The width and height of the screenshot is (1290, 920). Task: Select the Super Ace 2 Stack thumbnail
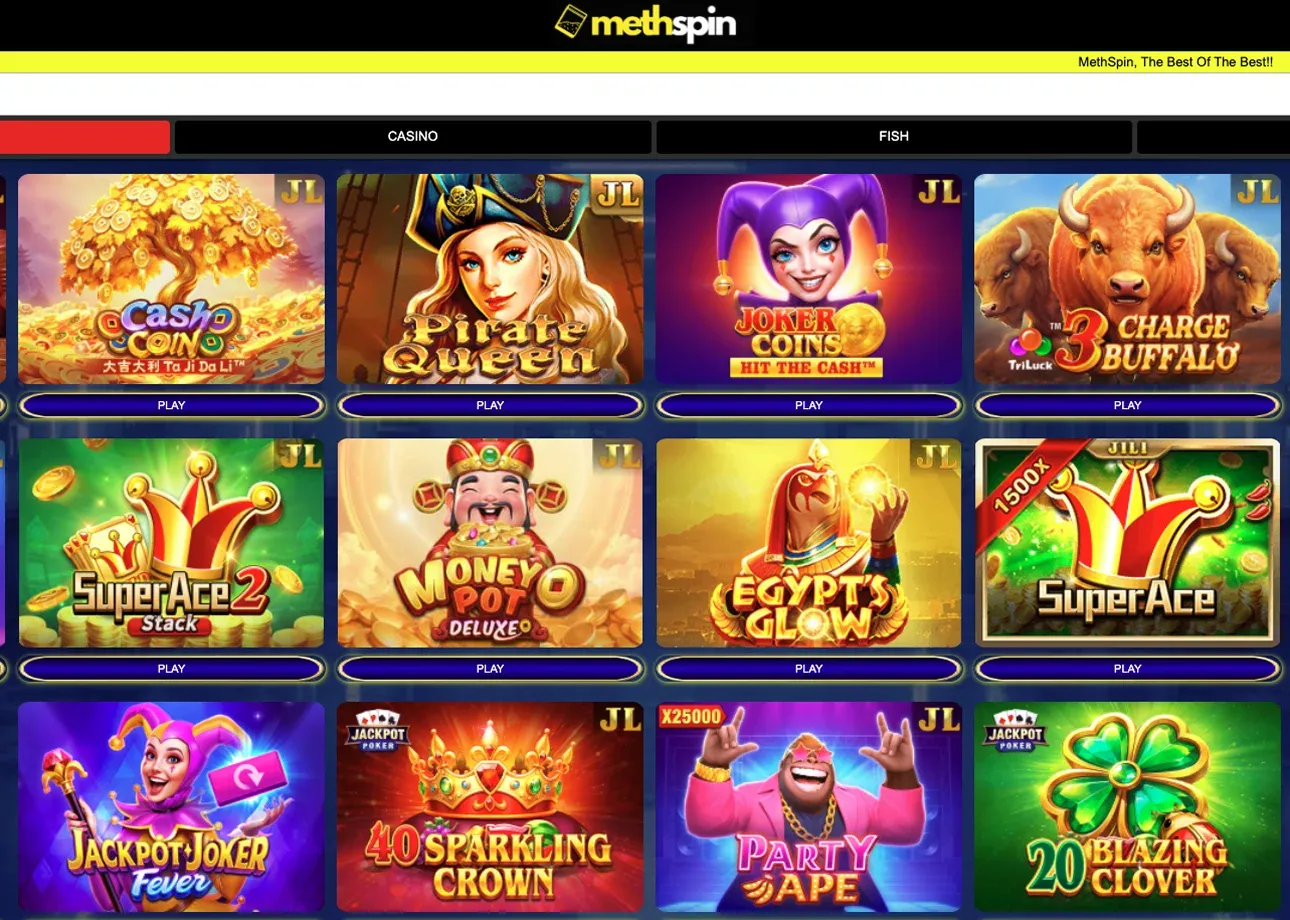(x=171, y=542)
